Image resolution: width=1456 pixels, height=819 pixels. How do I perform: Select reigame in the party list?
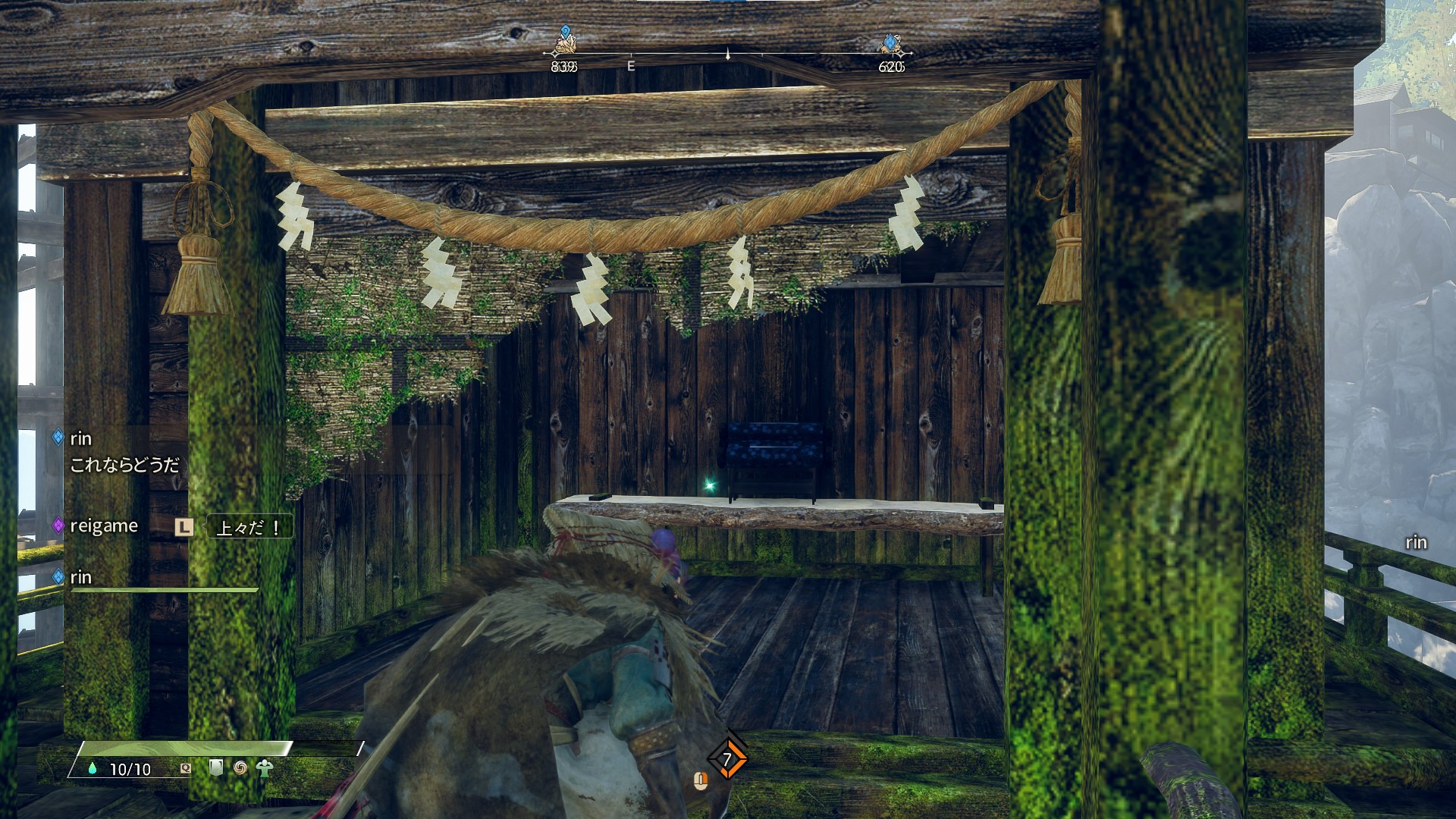click(x=103, y=526)
